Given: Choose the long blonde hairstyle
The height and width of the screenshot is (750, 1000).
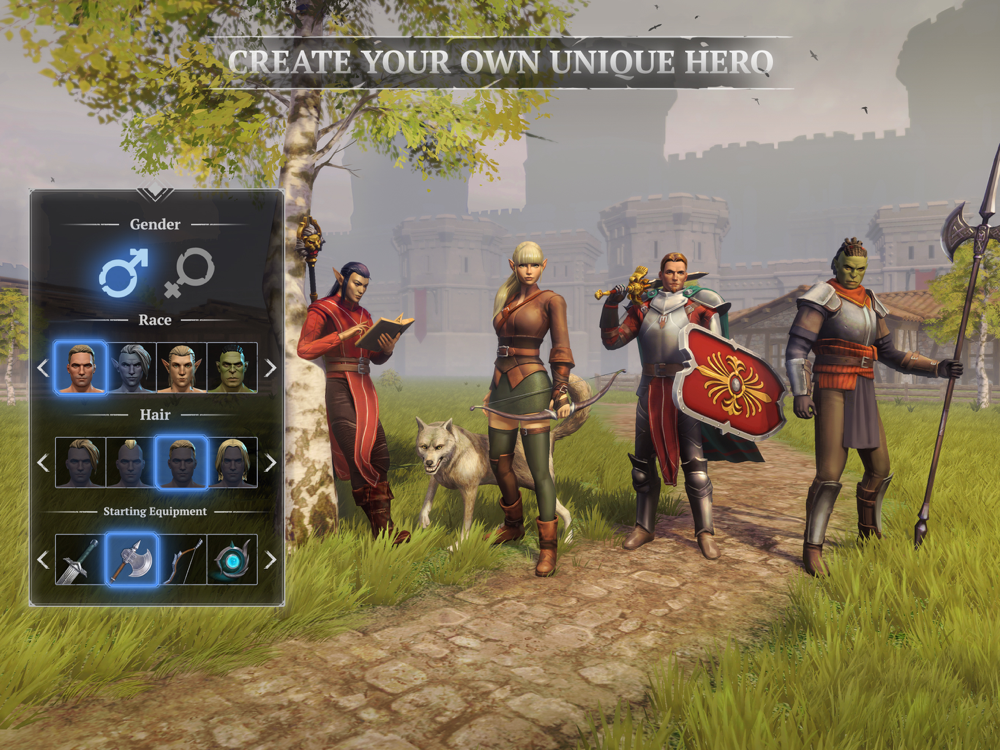Looking at the screenshot, I should 232,462.
